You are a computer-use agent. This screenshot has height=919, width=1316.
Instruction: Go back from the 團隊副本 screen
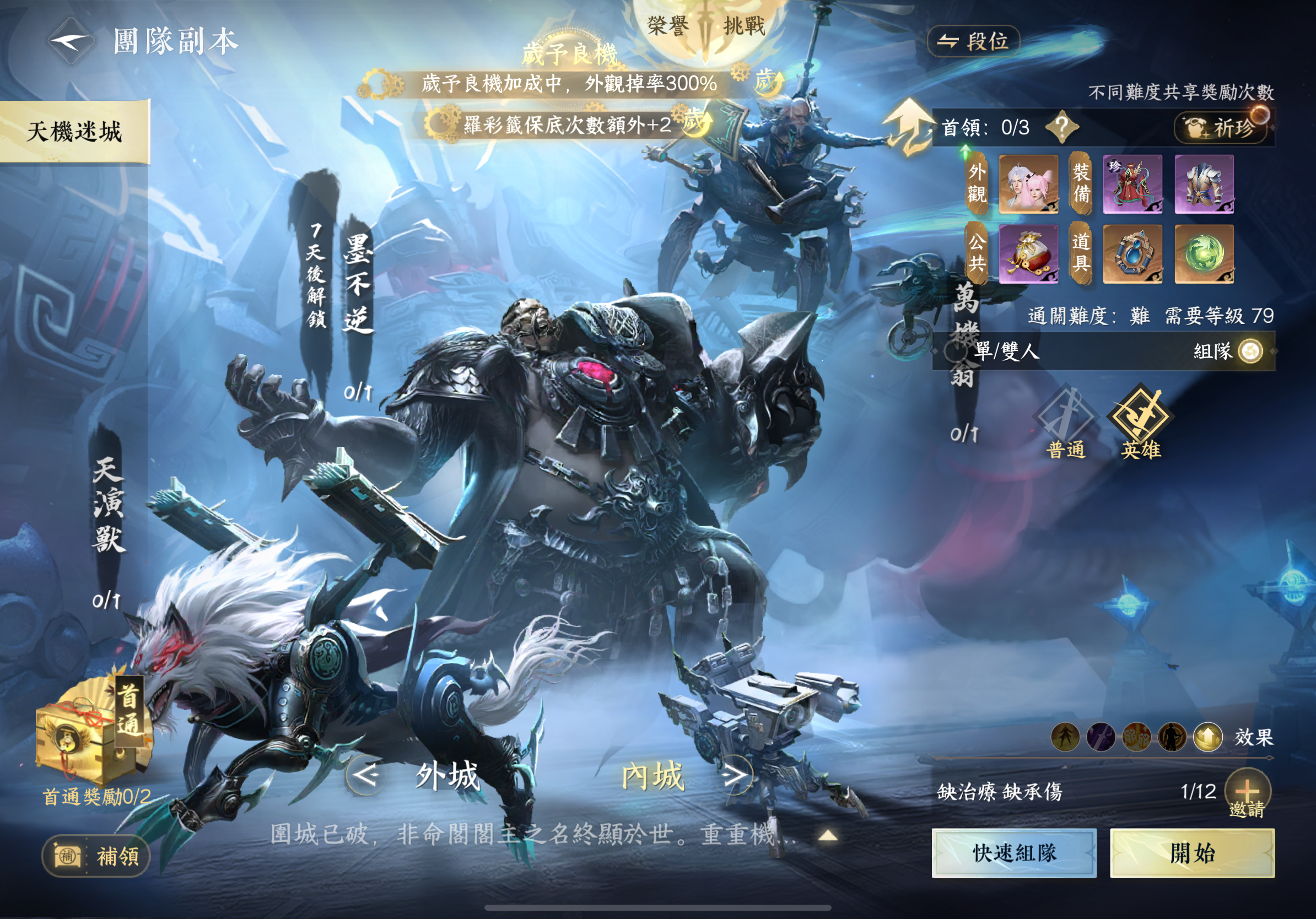(x=71, y=41)
